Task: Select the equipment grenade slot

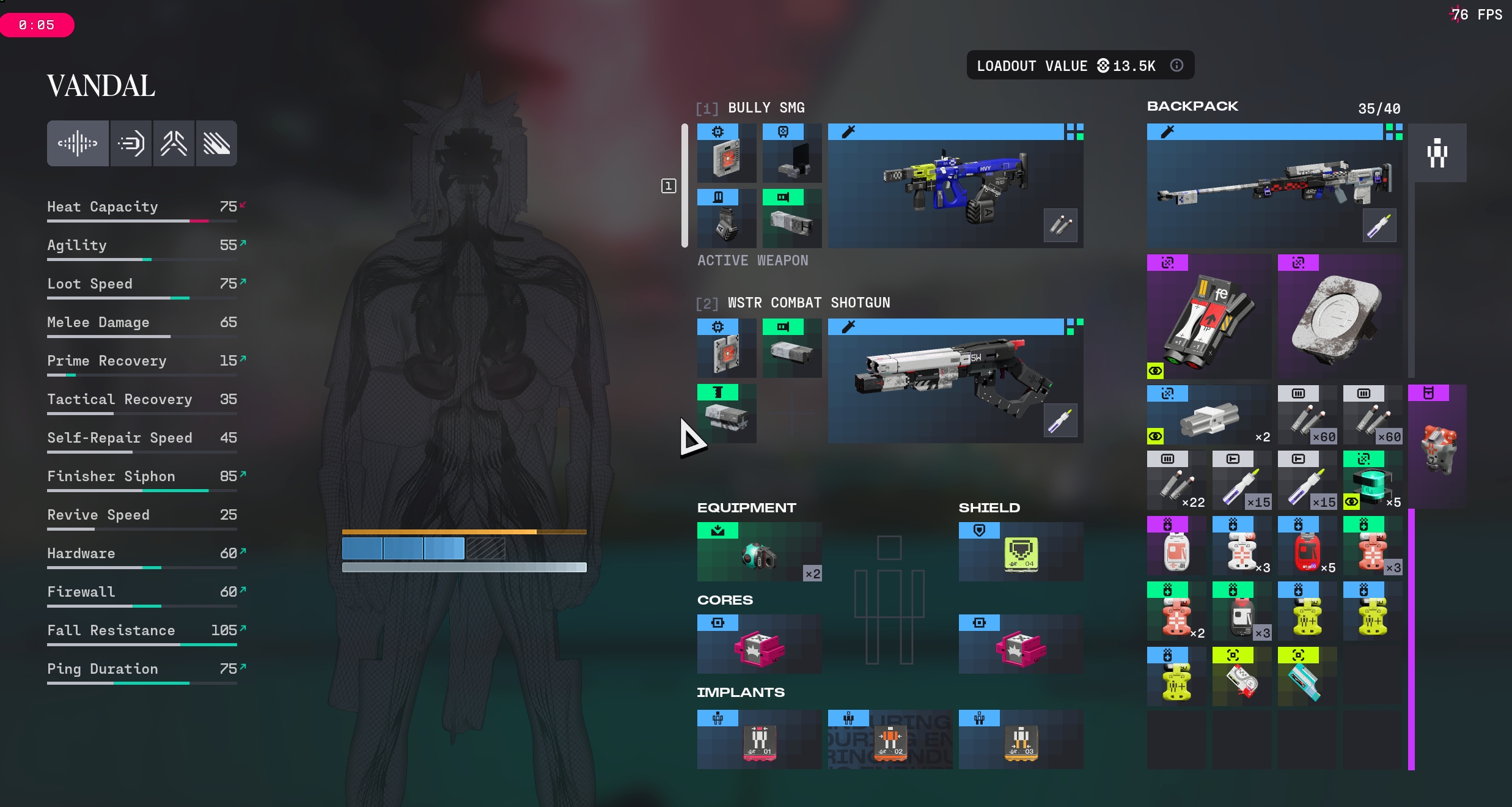Action: [x=759, y=553]
